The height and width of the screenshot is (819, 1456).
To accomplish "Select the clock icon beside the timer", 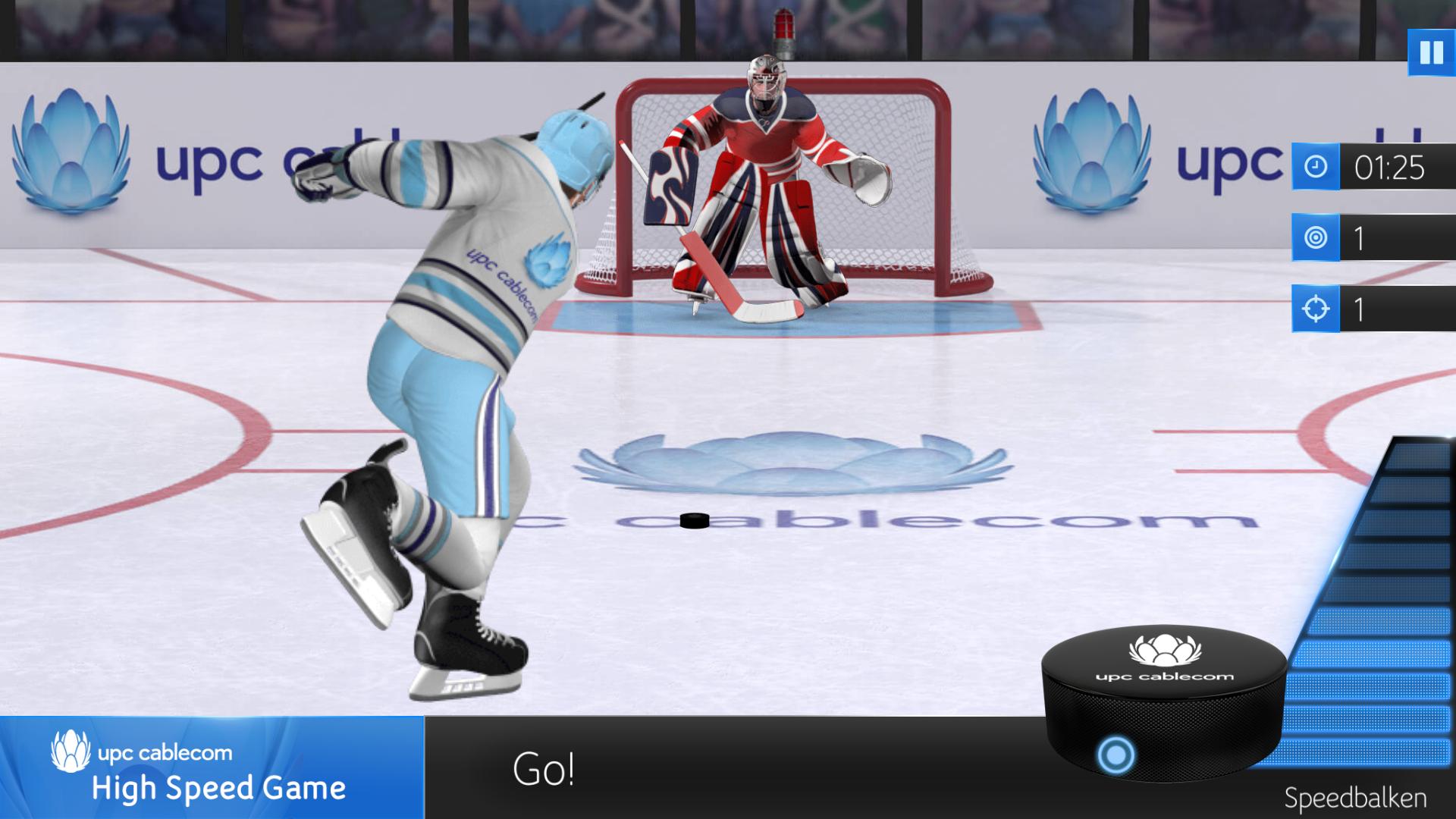I will 1315,168.
